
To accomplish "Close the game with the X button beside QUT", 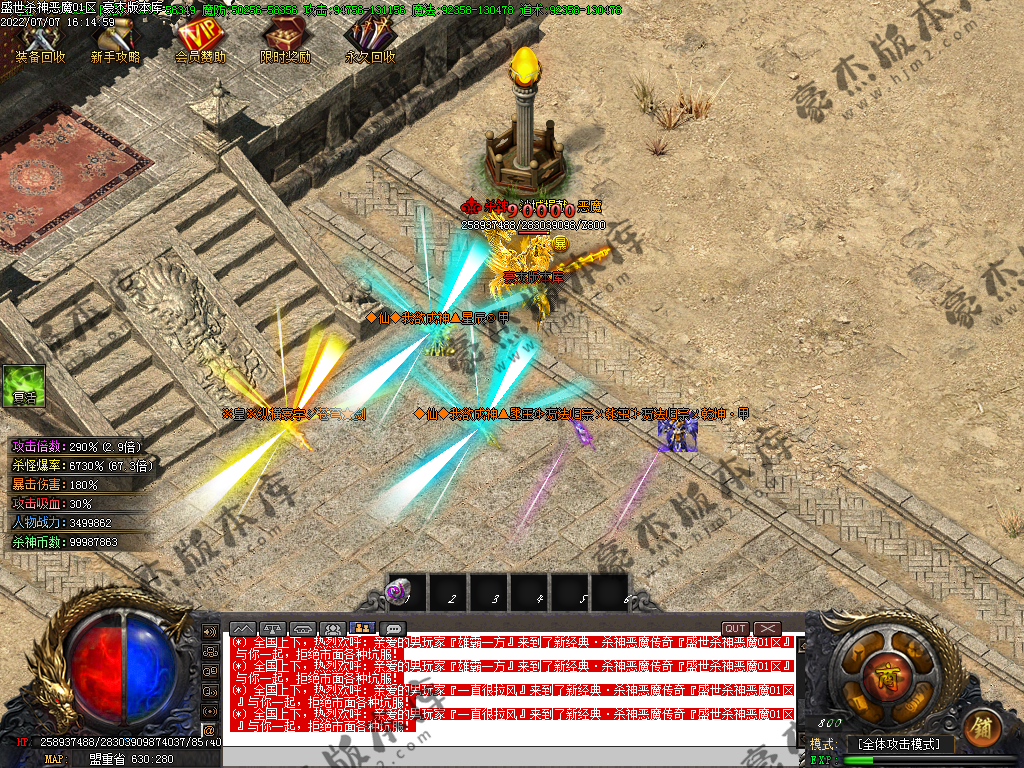I will pos(767,628).
